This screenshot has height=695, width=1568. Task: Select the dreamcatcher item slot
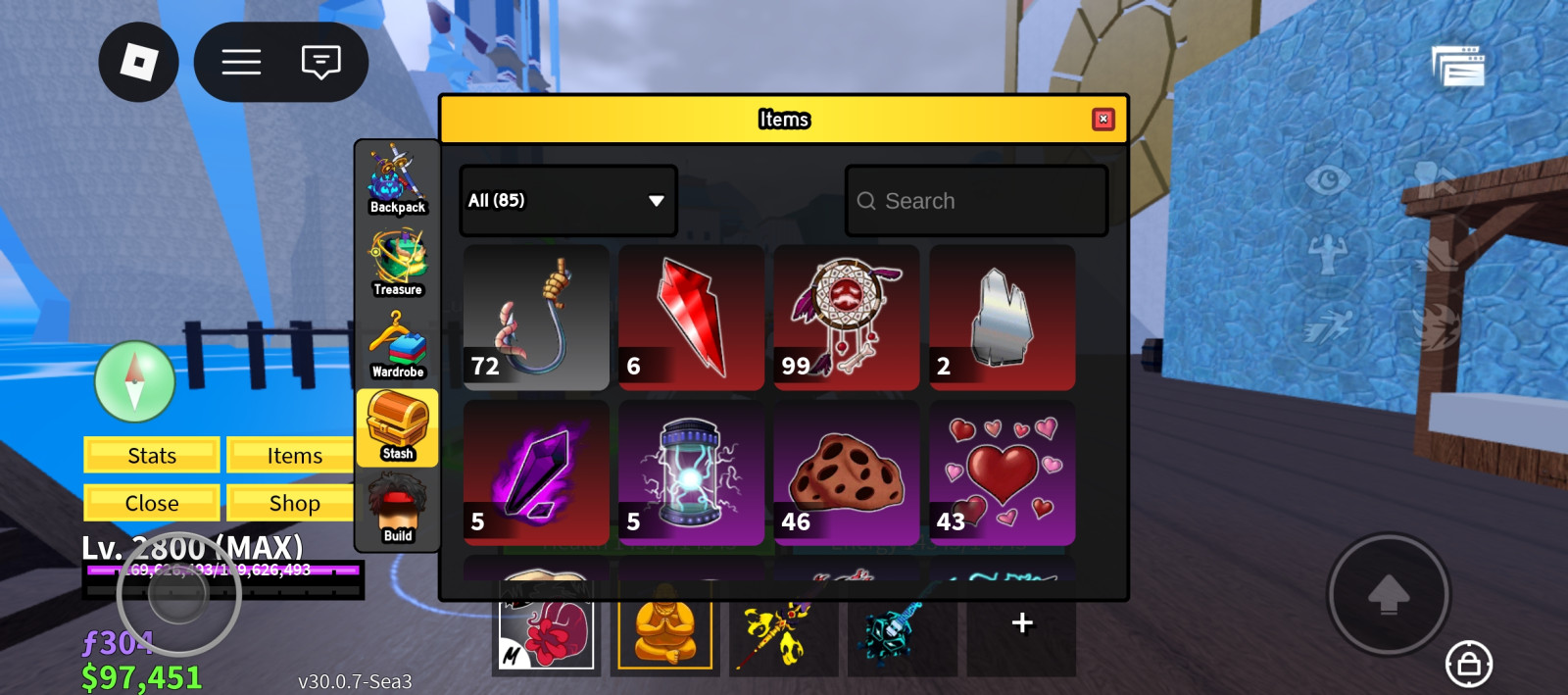(847, 318)
